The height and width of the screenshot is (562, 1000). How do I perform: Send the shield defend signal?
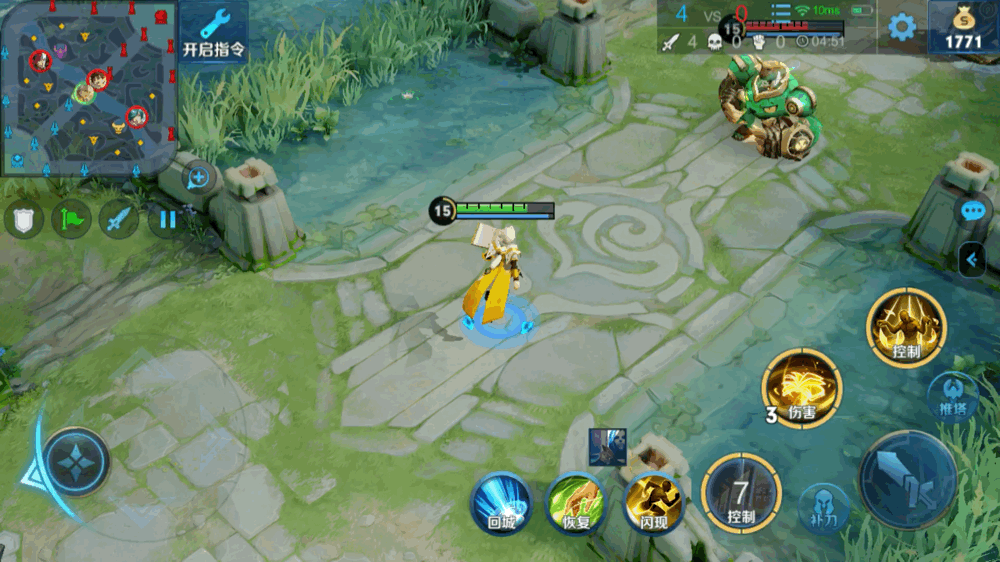(x=24, y=219)
